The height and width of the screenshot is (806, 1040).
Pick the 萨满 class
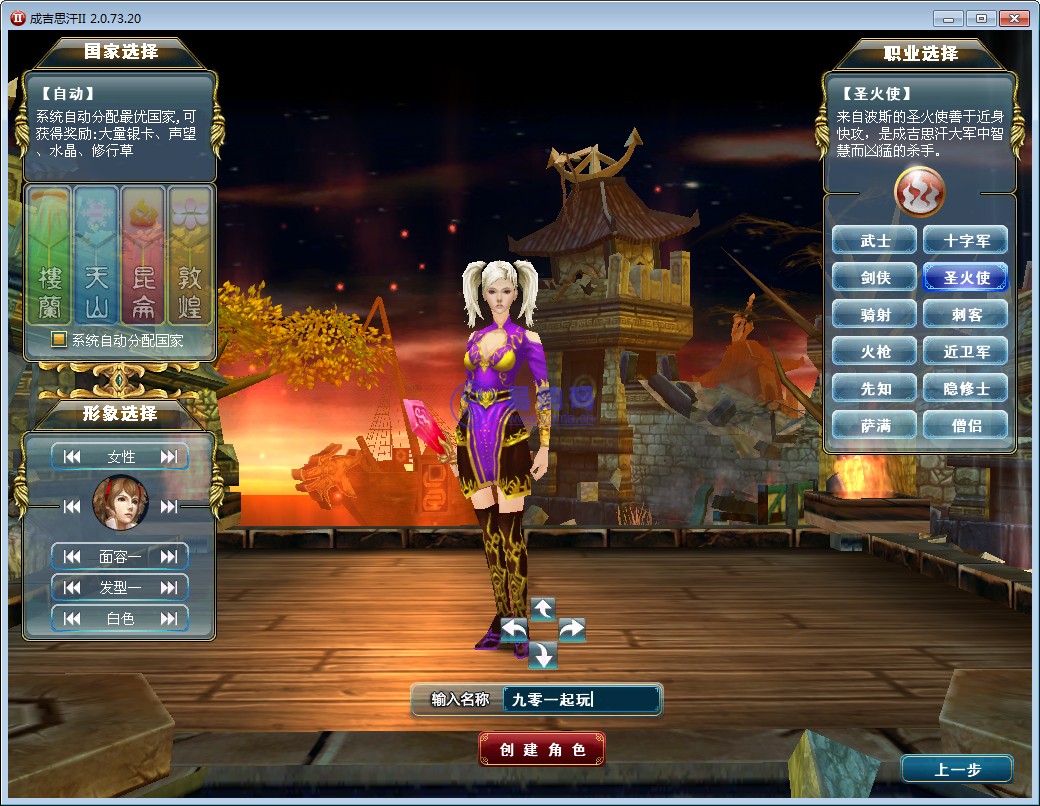(x=875, y=426)
